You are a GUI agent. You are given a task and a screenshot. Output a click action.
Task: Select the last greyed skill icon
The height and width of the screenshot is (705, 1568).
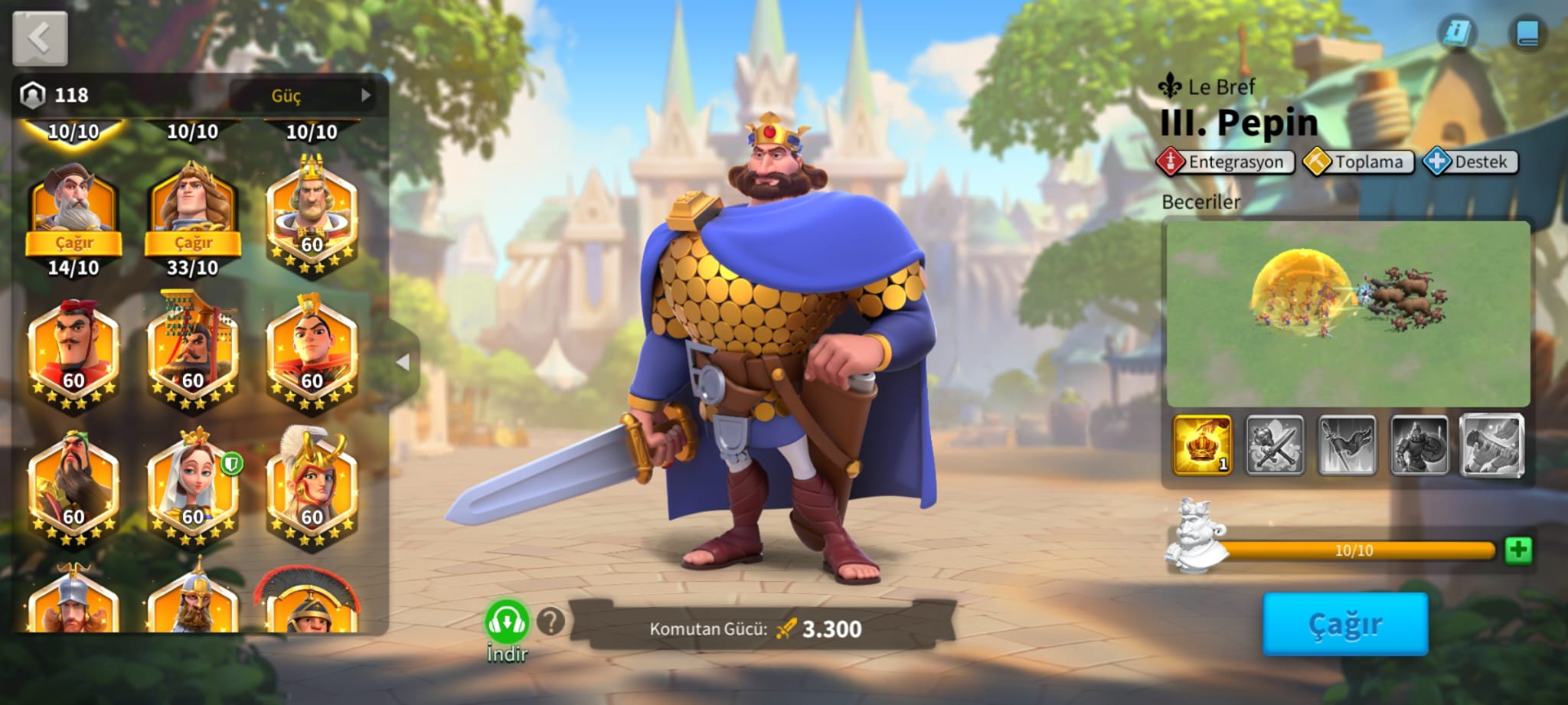pos(1491,445)
